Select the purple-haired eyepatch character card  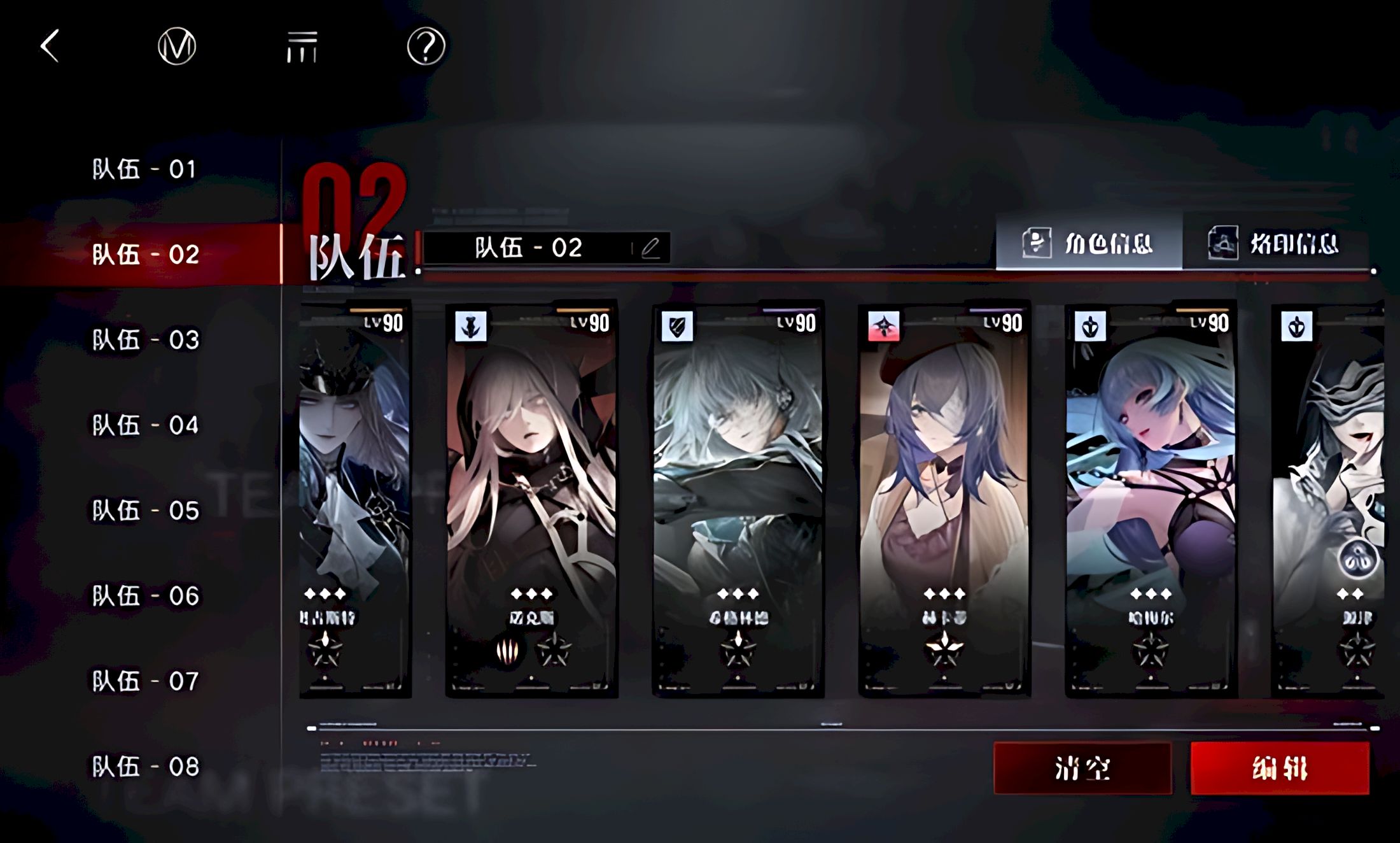click(x=944, y=497)
